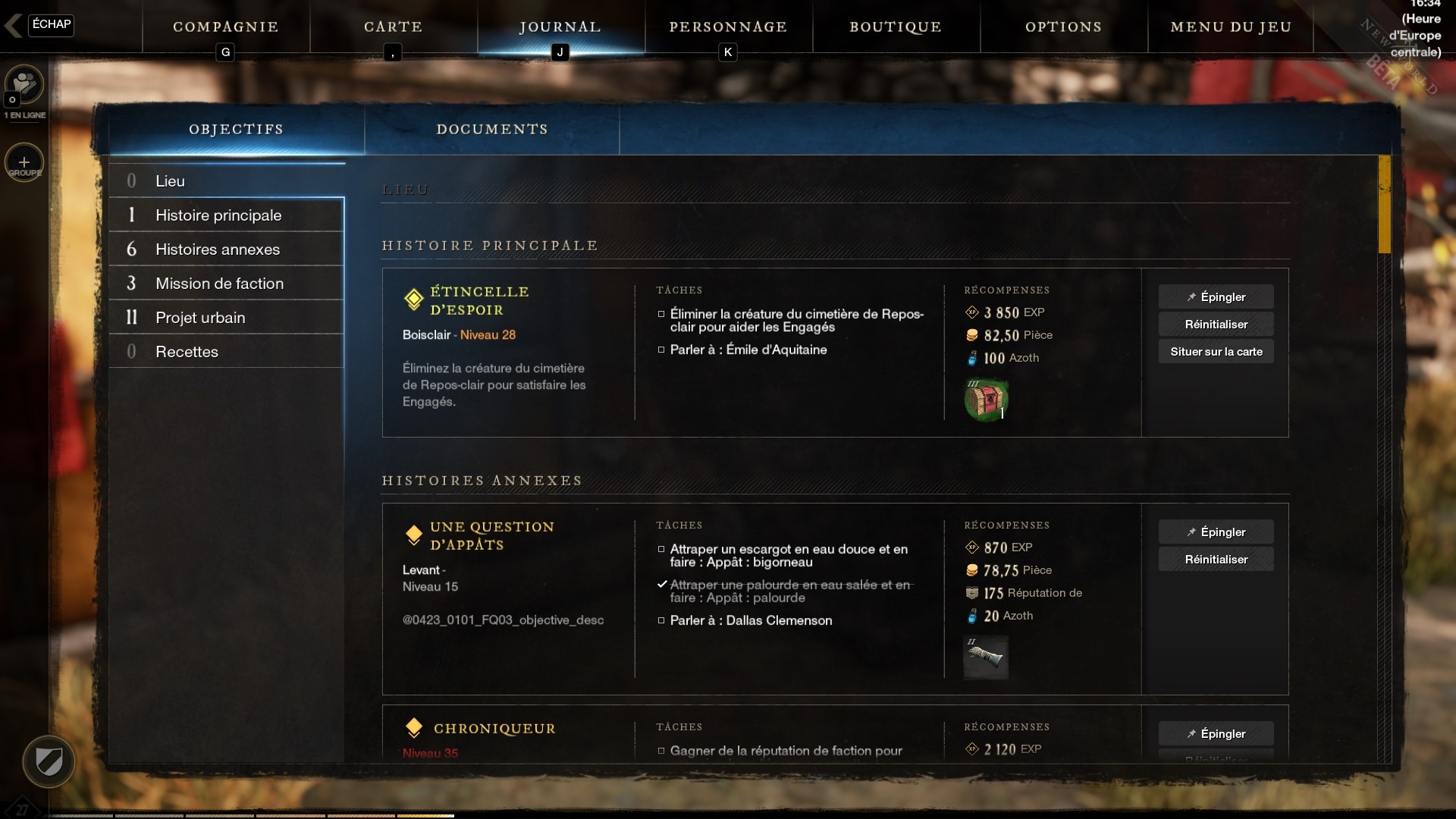Click the gauntlet reward thumbnail under Une Question d'Appâts
The image size is (1456, 819).
tap(986, 657)
